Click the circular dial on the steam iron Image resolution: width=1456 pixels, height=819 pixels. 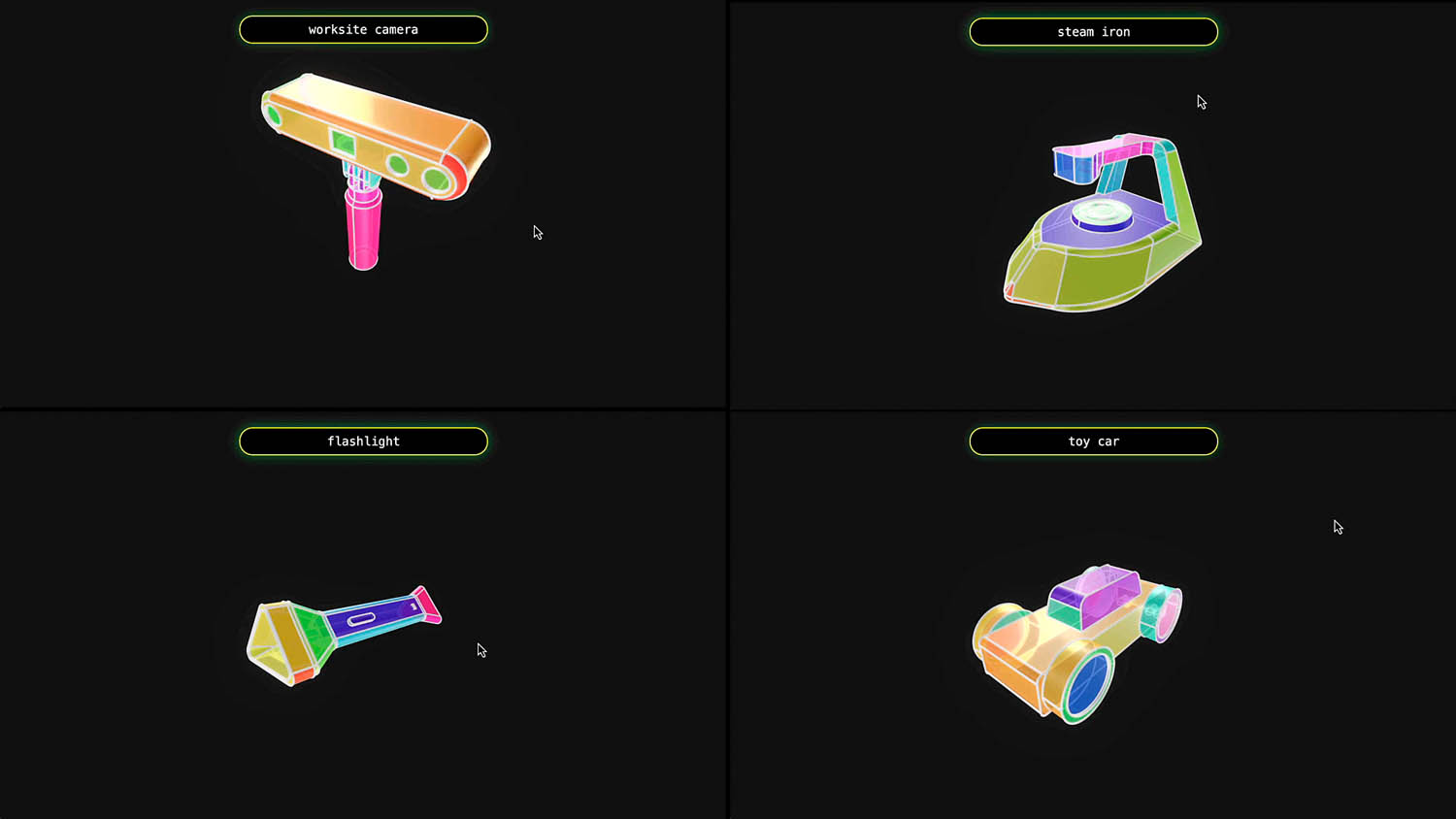point(1101,212)
